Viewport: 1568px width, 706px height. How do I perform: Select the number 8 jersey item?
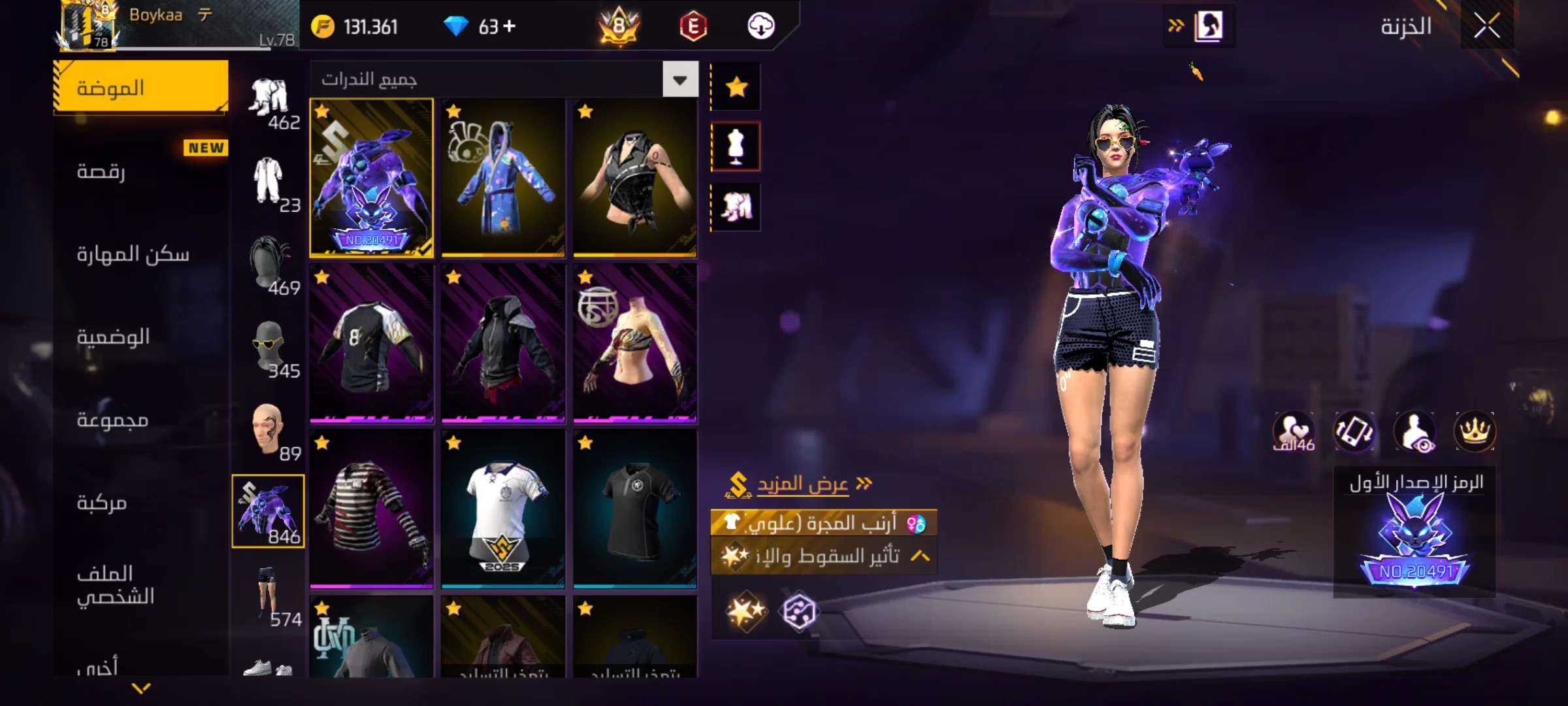click(x=371, y=343)
